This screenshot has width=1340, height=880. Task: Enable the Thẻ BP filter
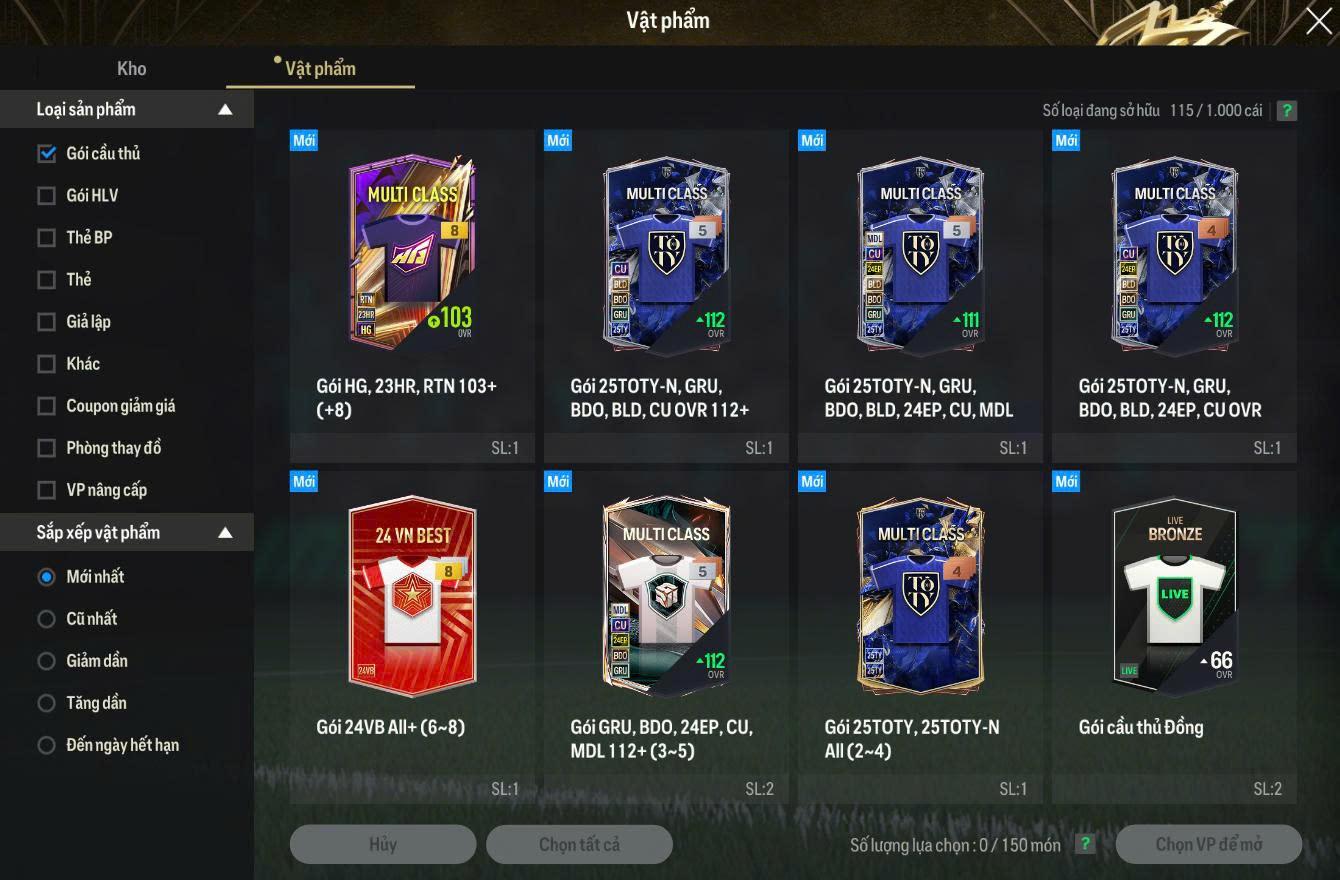click(46, 237)
